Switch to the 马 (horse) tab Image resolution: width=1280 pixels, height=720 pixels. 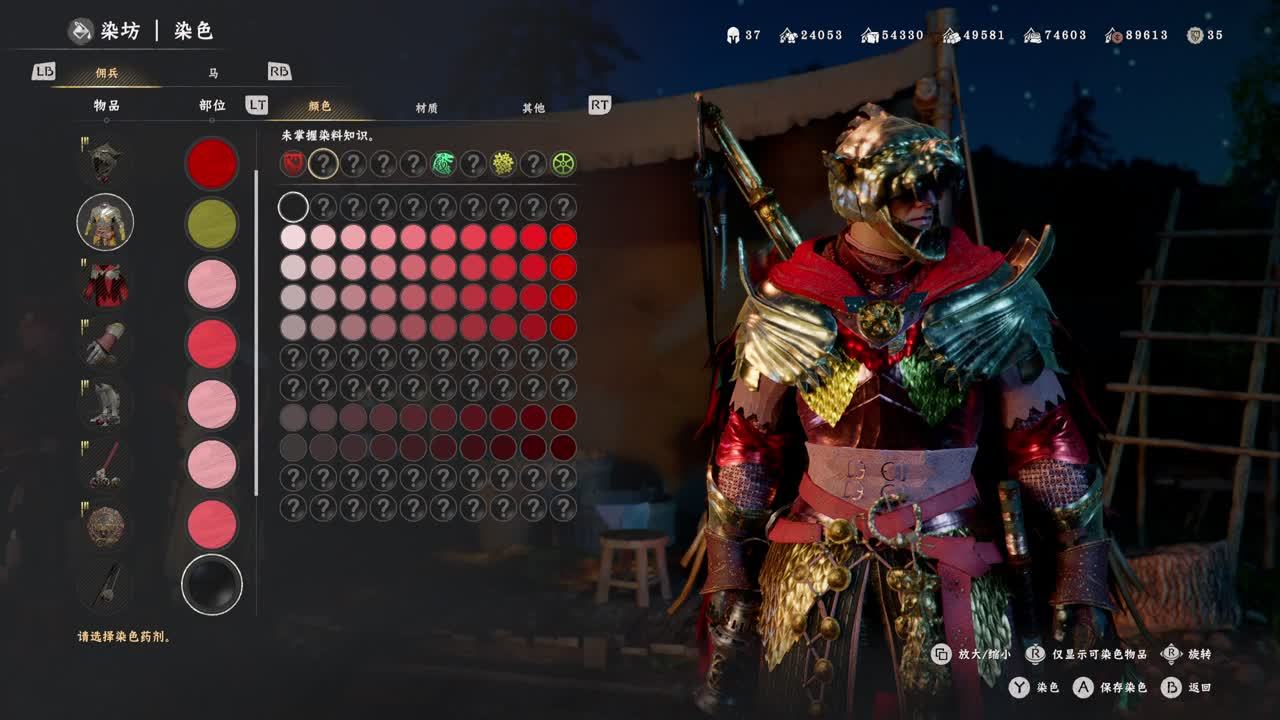point(213,73)
